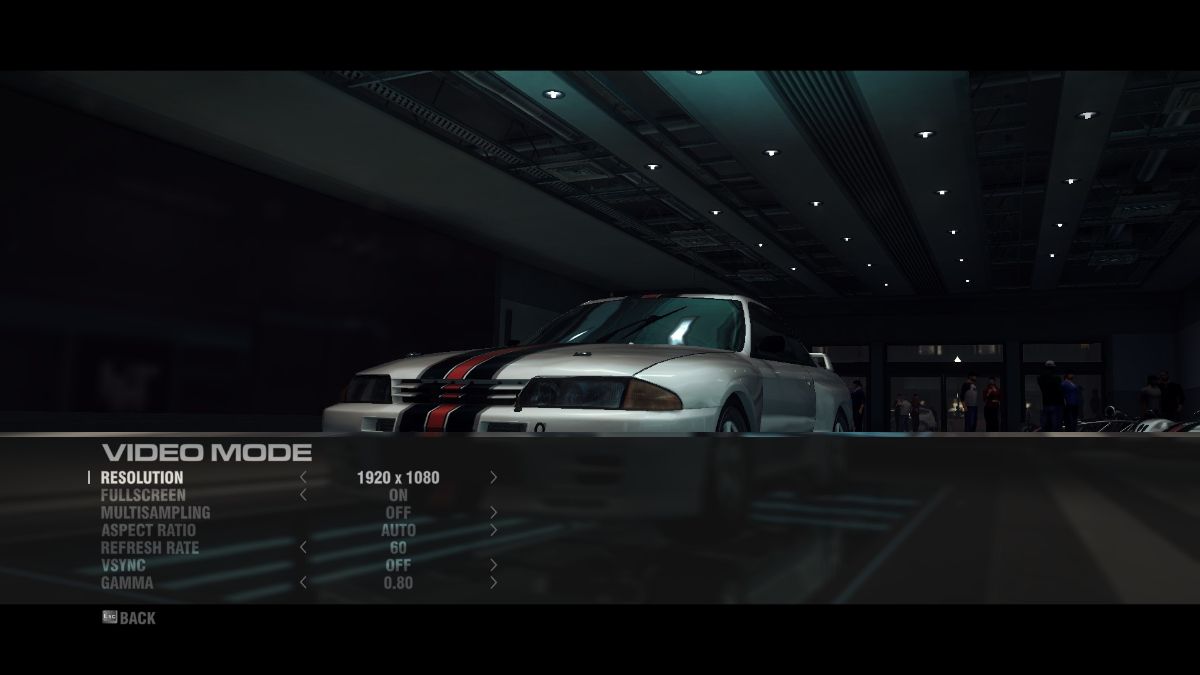Image resolution: width=1200 pixels, height=675 pixels.
Task: Select the Fullscreen option
Action: (143, 495)
